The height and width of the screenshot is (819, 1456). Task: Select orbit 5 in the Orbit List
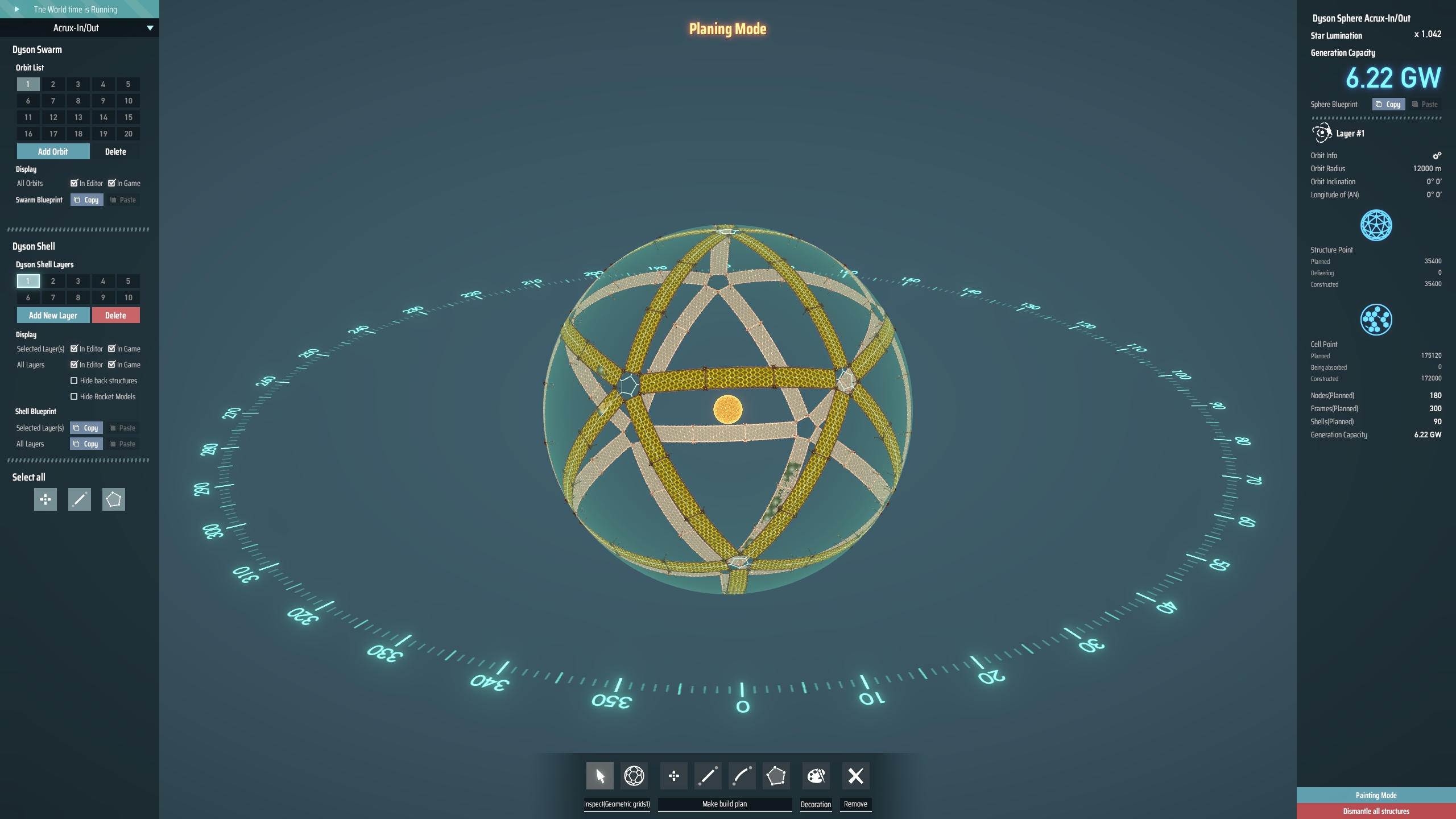(128, 84)
